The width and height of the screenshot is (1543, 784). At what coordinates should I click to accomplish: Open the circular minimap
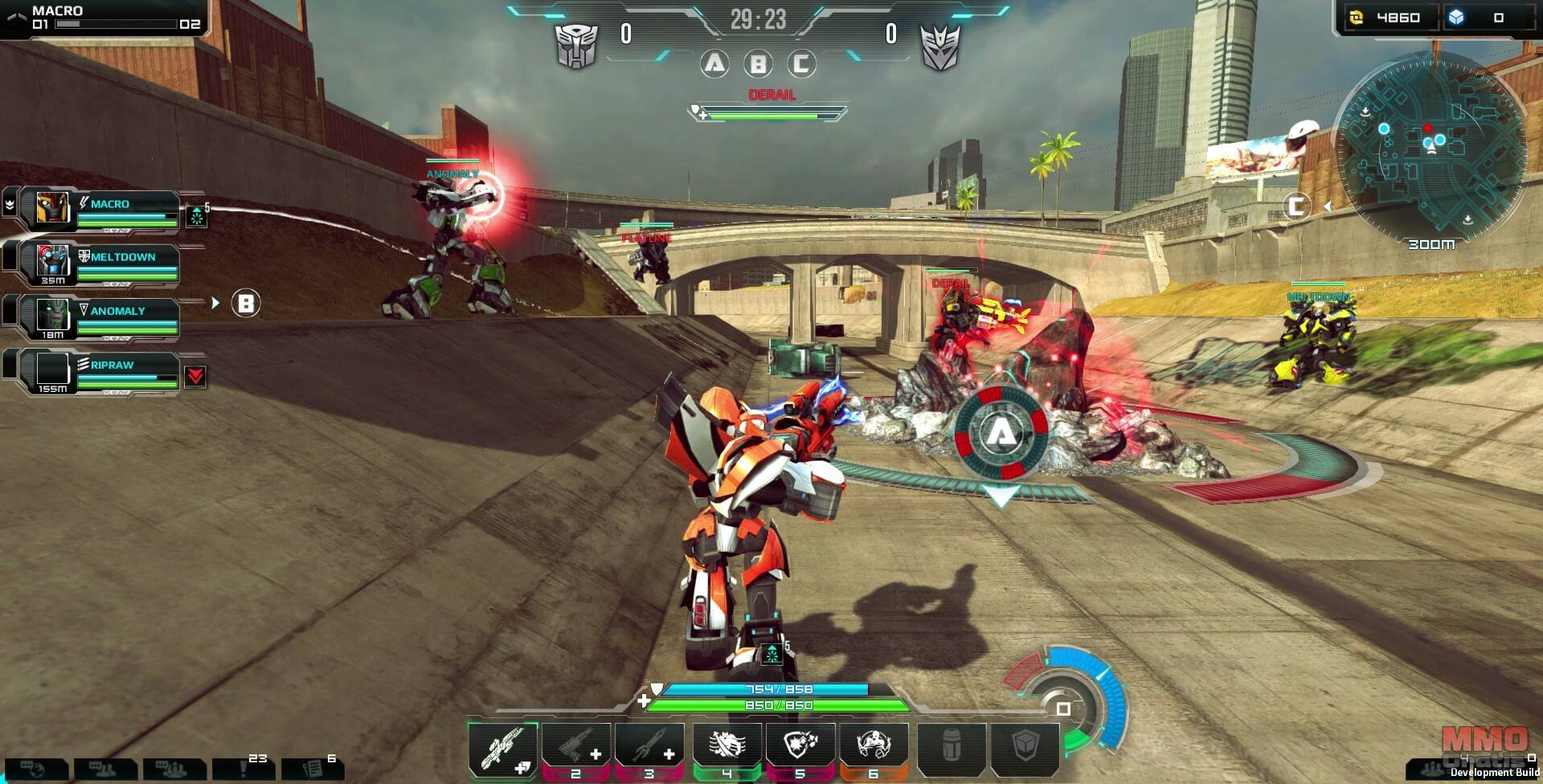tap(1429, 146)
